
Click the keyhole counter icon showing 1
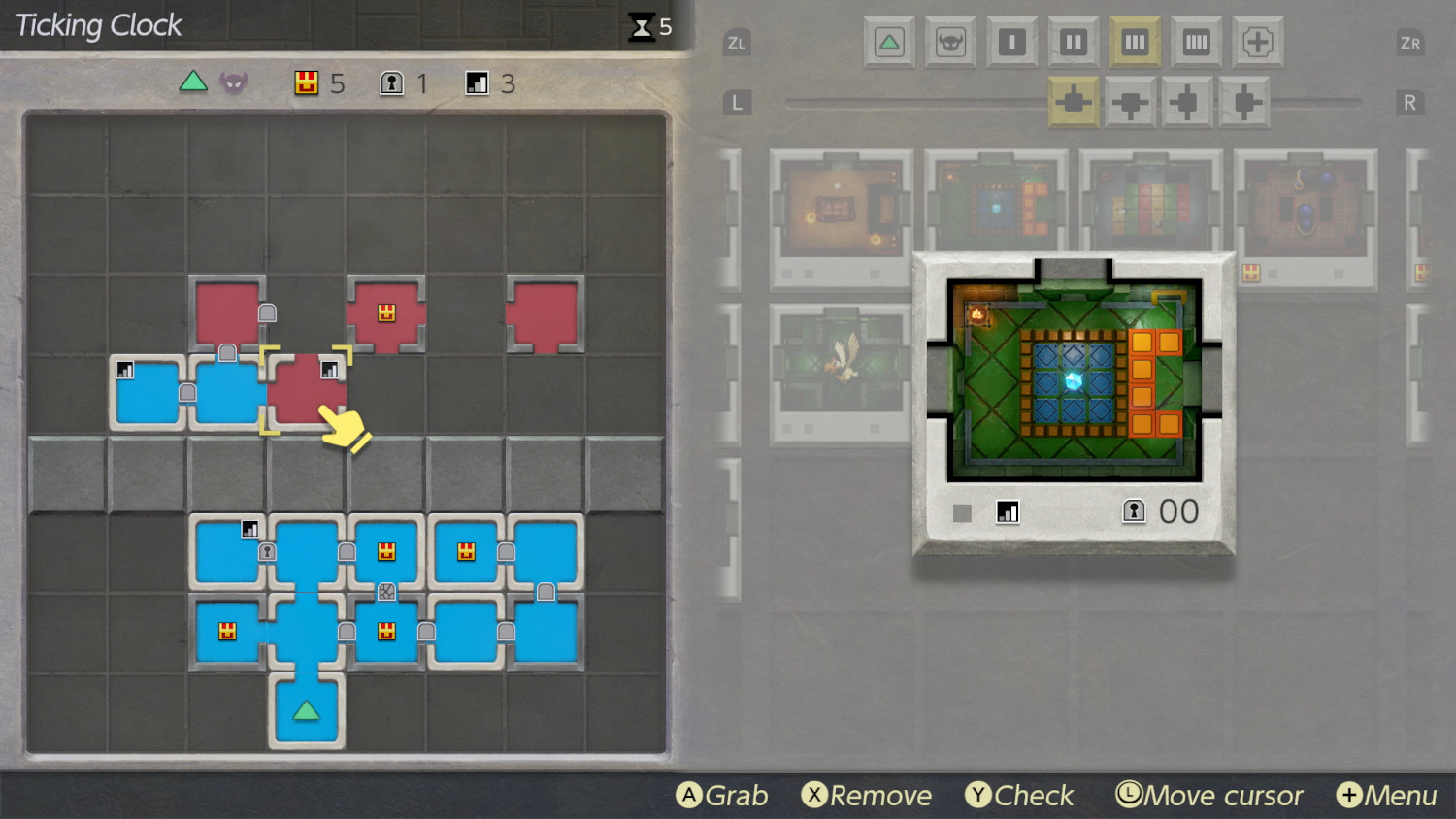[x=390, y=83]
